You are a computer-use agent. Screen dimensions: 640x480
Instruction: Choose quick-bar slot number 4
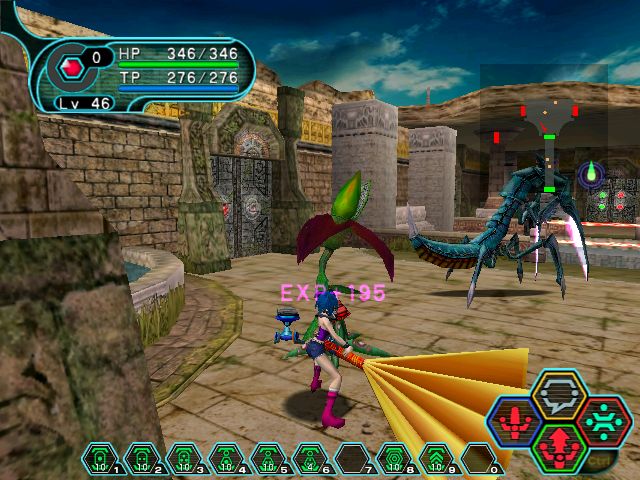(x=226, y=460)
